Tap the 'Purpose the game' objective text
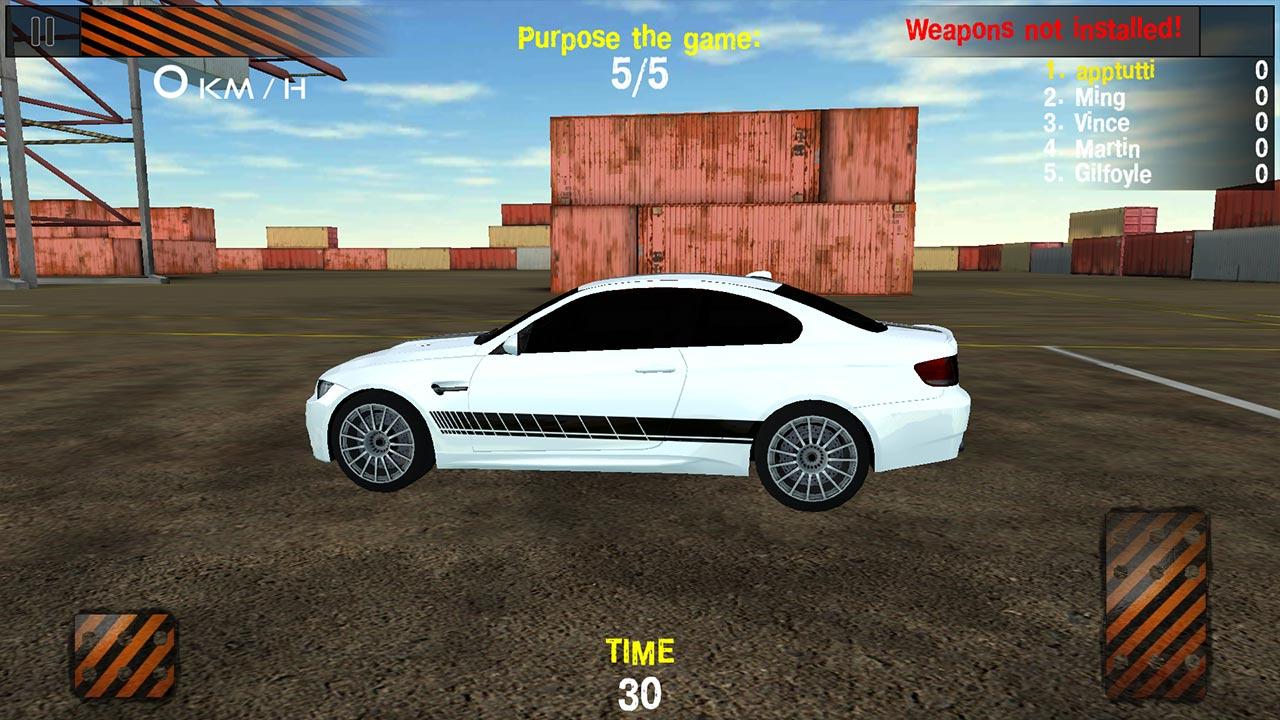The width and height of the screenshot is (1280, 720). click(638, 38)
